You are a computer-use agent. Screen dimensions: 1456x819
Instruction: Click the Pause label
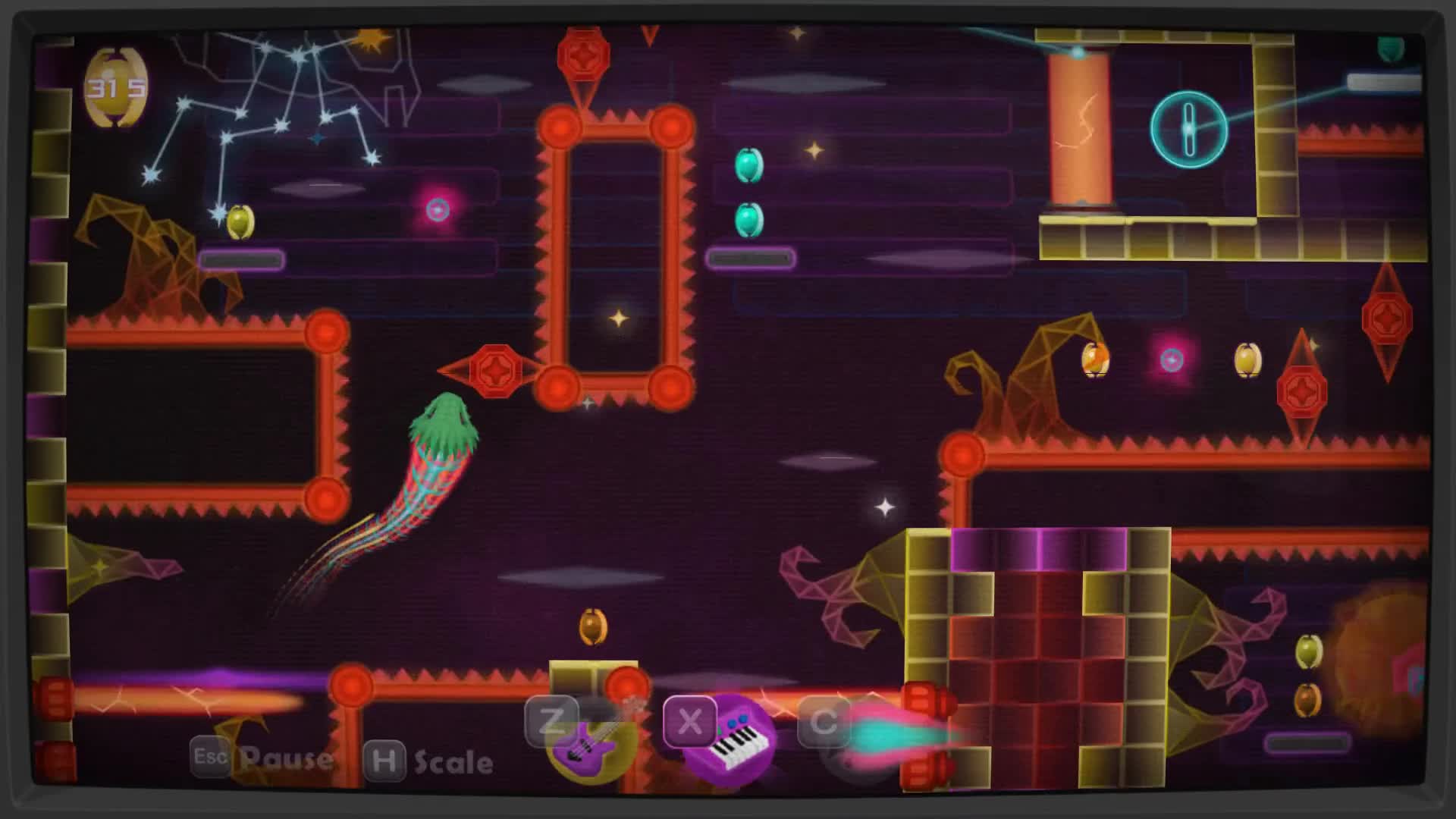click(286, 758)
